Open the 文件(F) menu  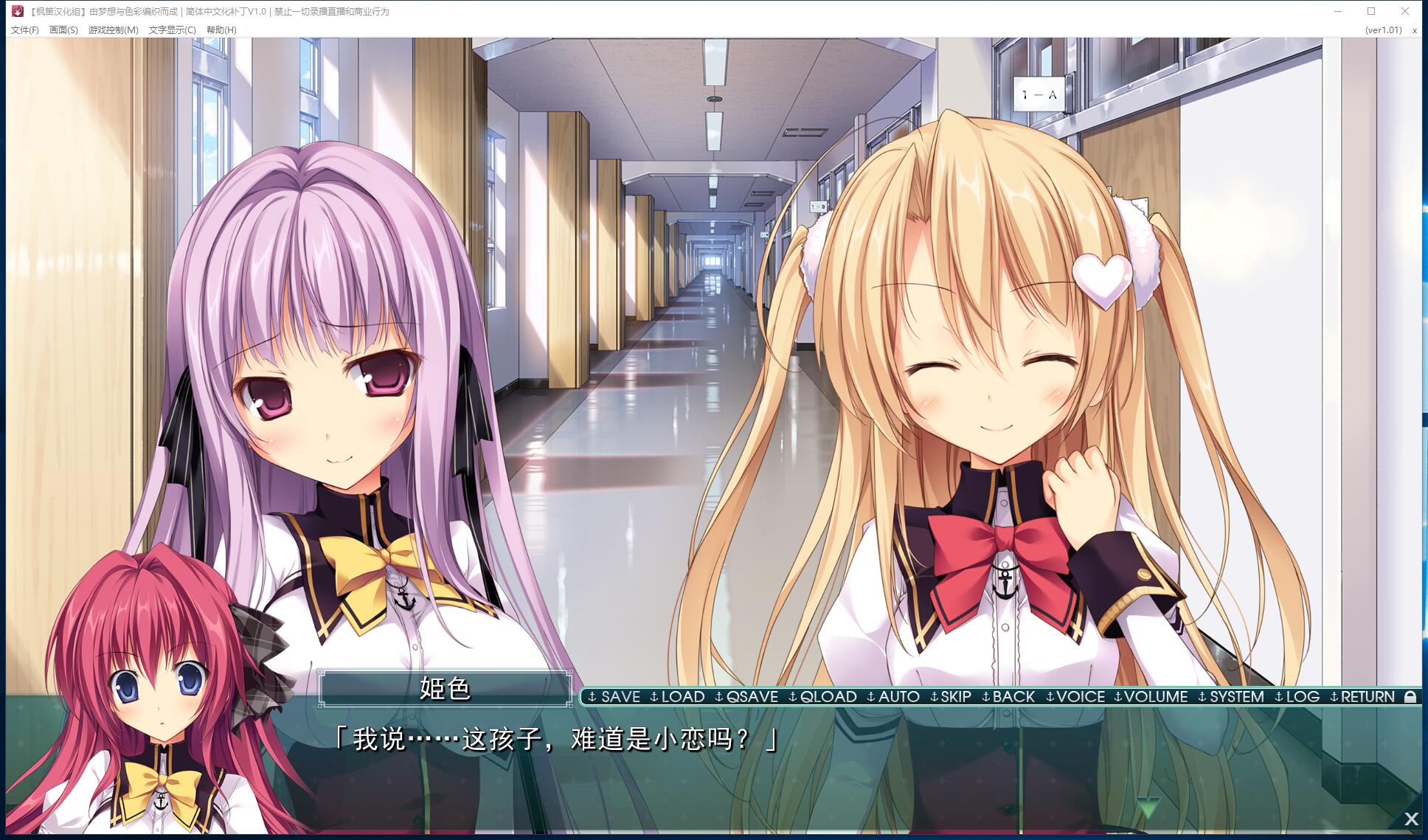(25, 30)
